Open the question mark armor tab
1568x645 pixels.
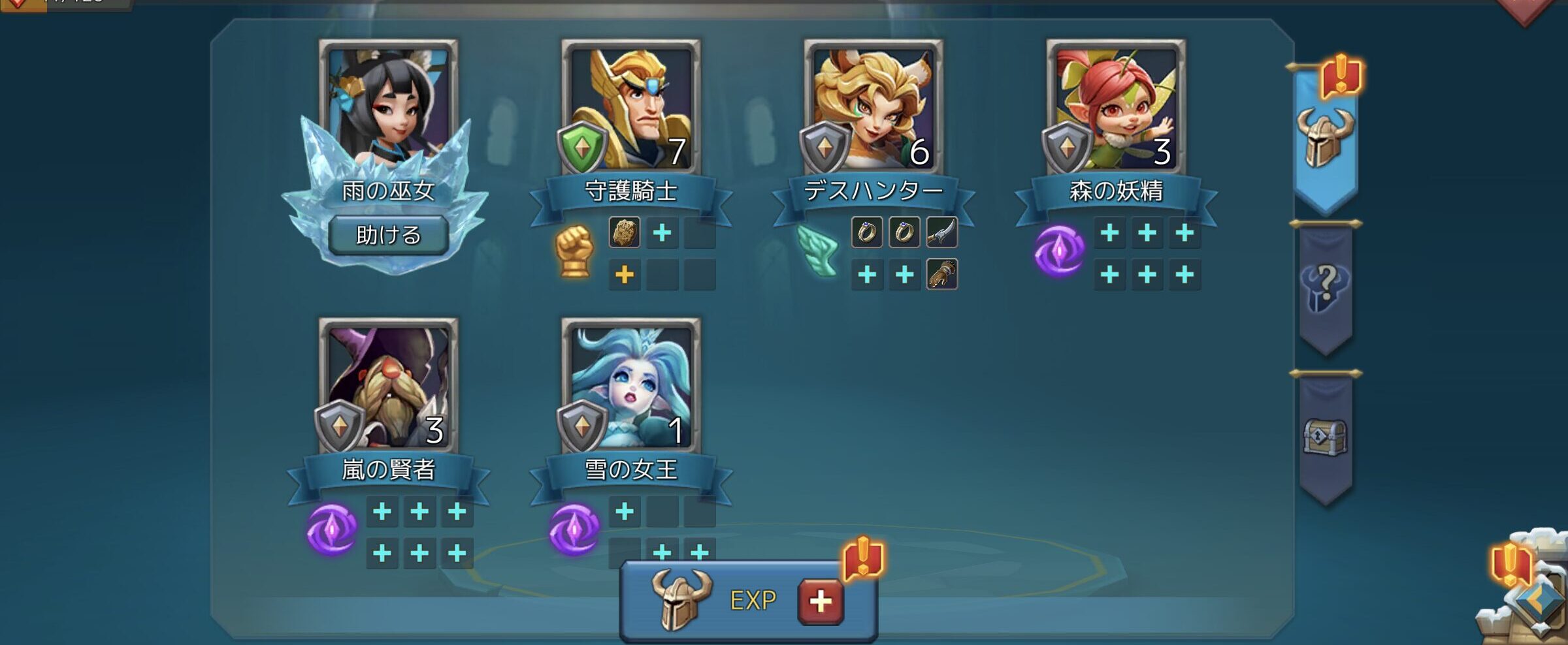[1325, 287]
